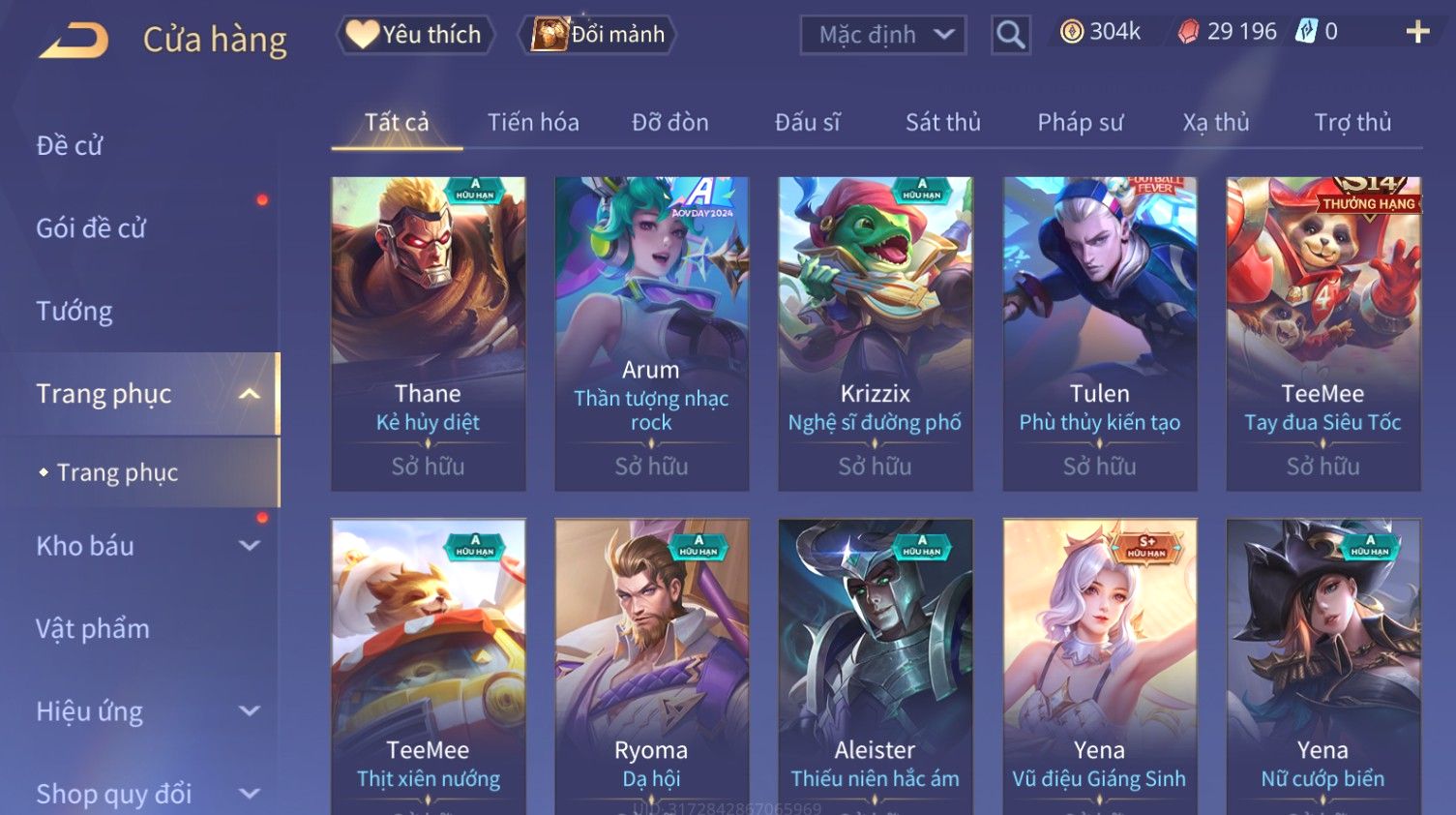Show the Sát thủ category tab

942,123
